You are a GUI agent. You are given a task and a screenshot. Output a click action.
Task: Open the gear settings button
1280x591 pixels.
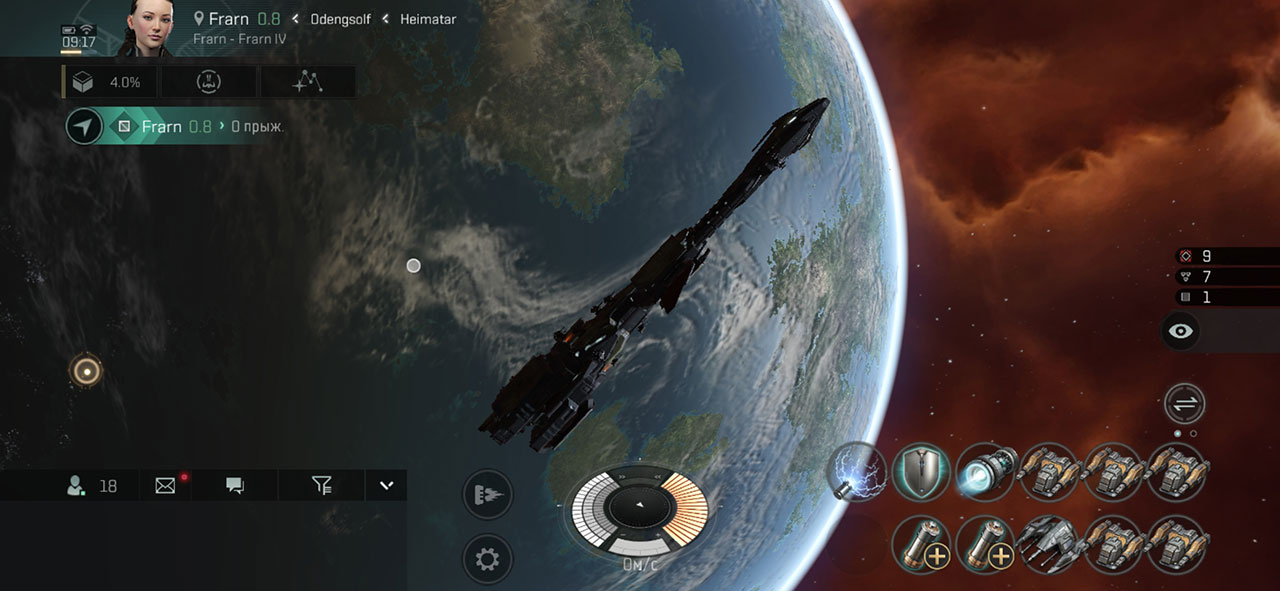click(487, 559)
